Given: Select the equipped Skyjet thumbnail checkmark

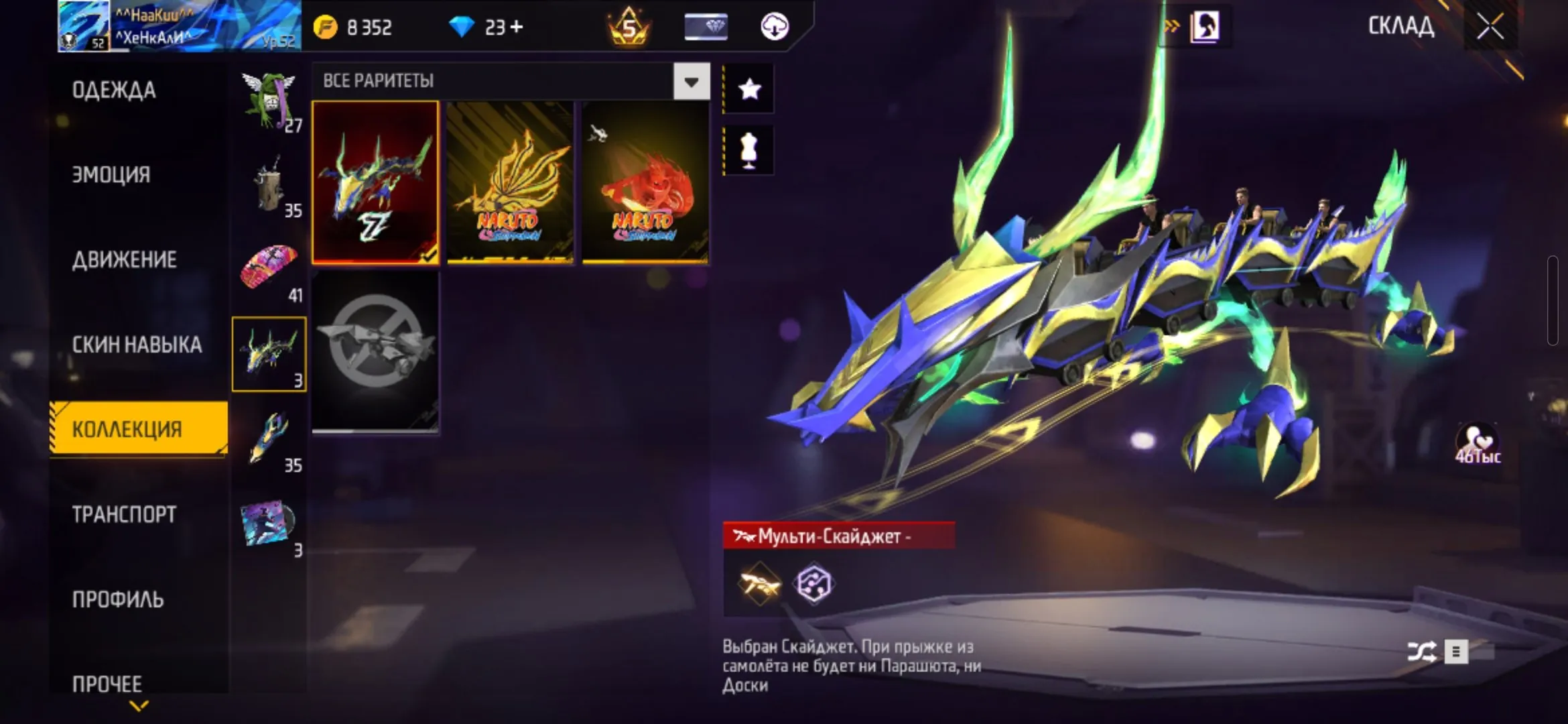Looking at the screenshot, I should pos(375,182).
